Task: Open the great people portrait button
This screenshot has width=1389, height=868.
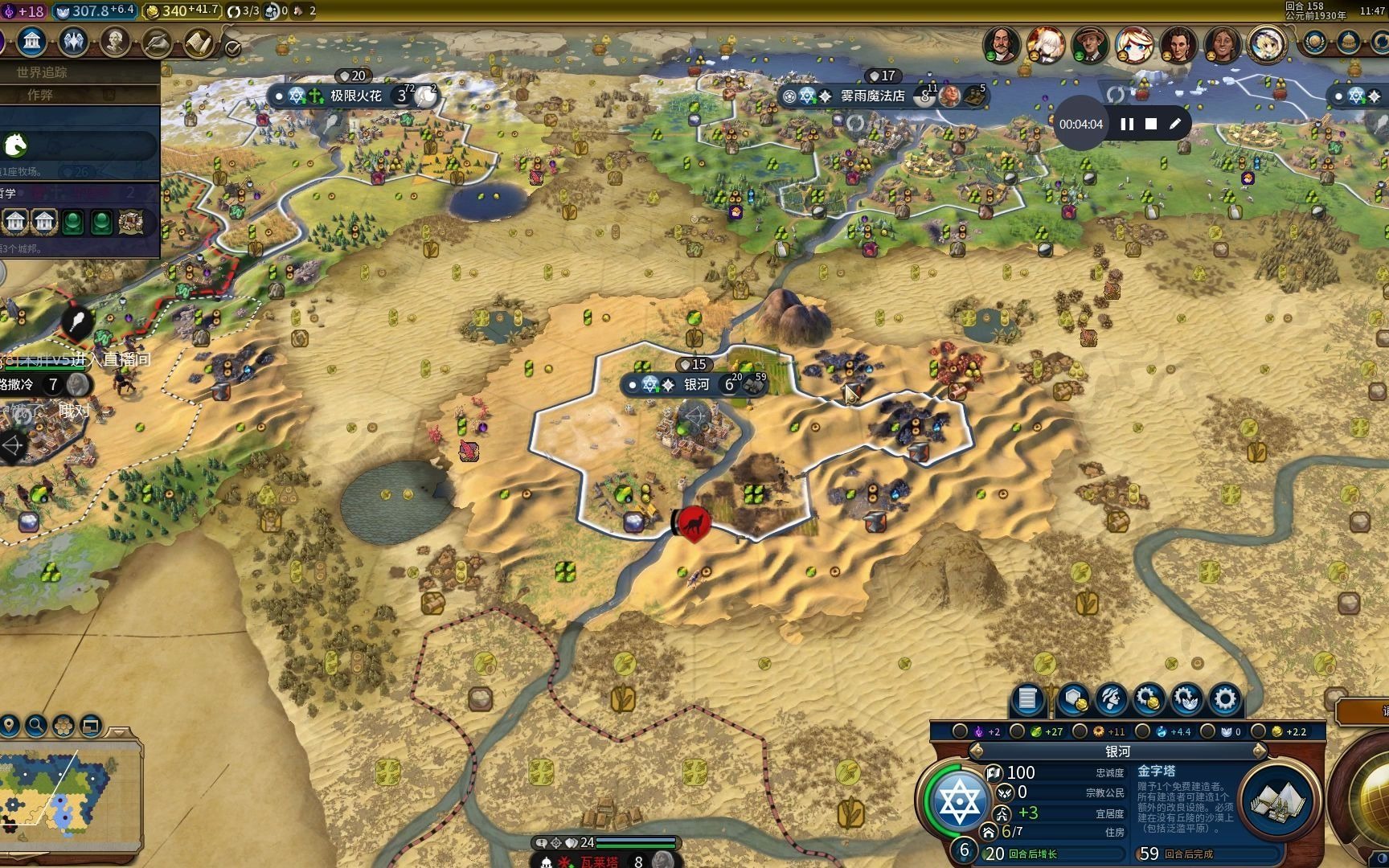Action: point(115,42)
